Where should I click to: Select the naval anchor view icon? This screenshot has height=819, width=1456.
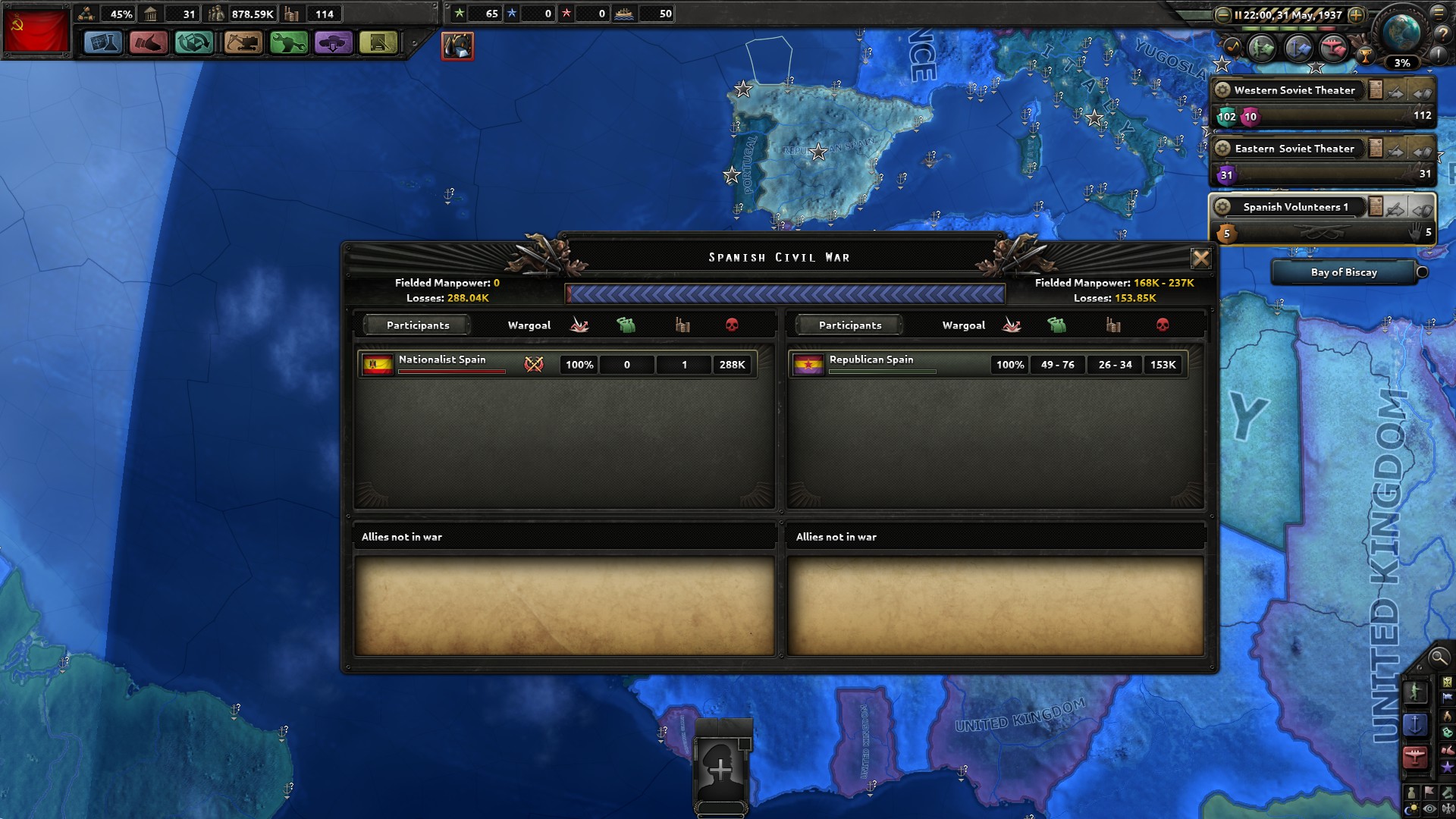1415,725
